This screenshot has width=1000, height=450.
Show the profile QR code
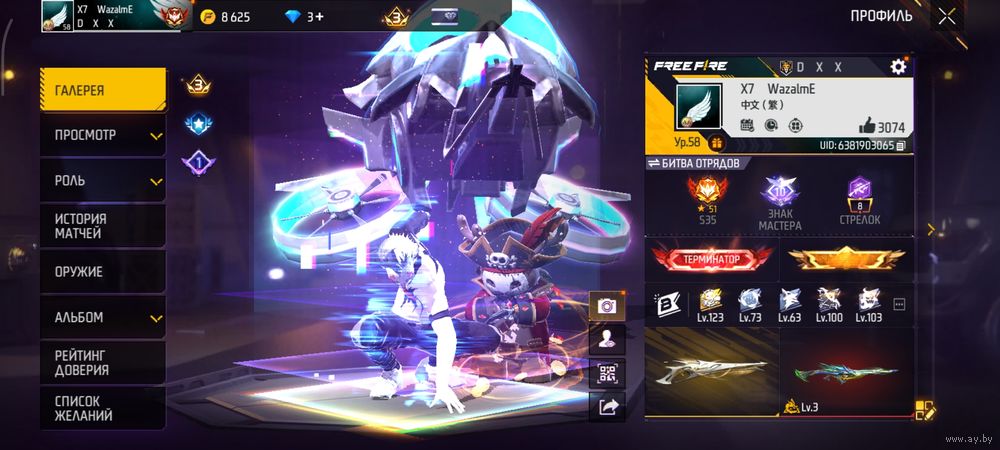pyautogui.click(x=606, y=373)
